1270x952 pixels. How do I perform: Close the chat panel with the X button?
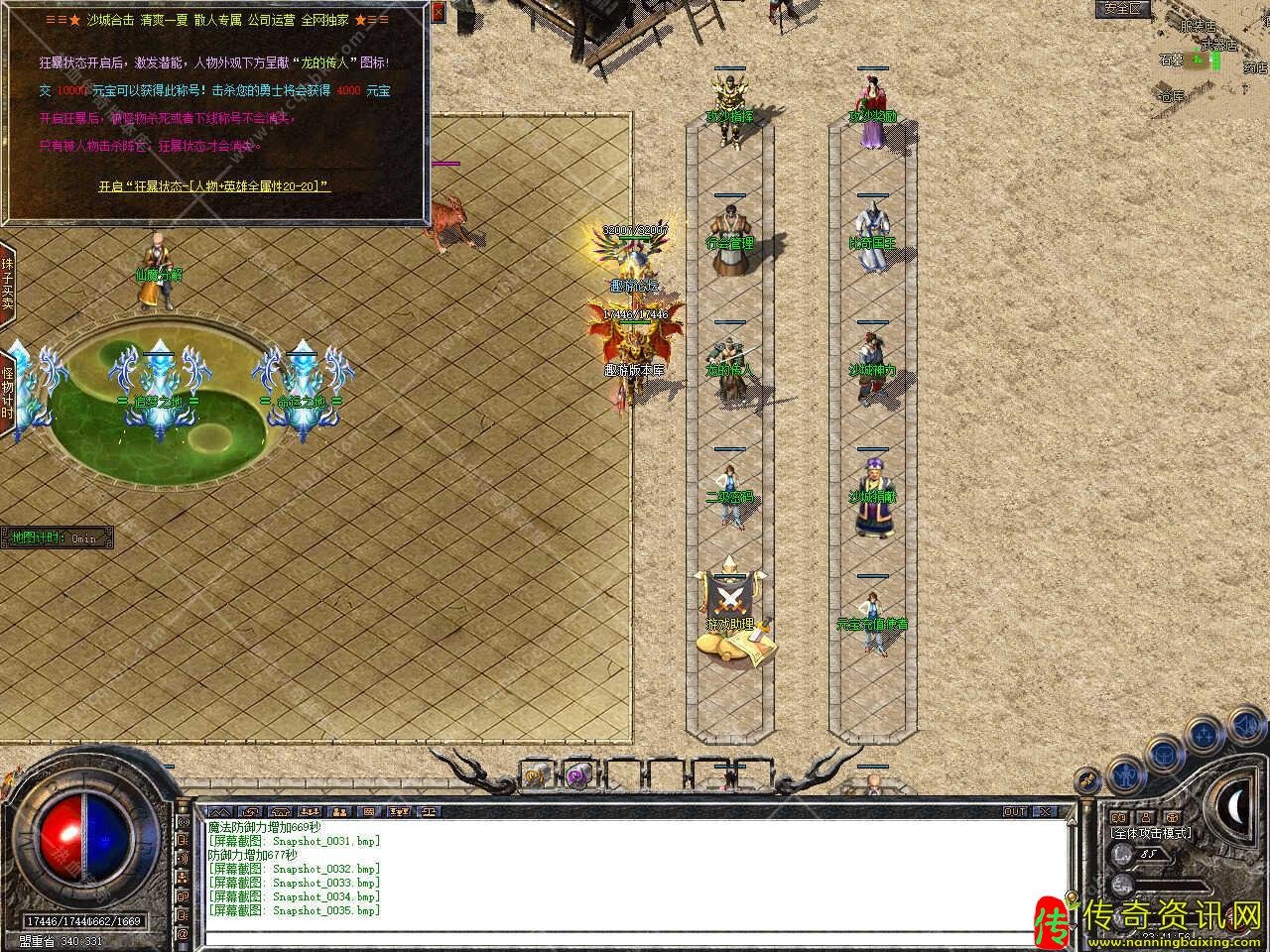point(1044,811)
